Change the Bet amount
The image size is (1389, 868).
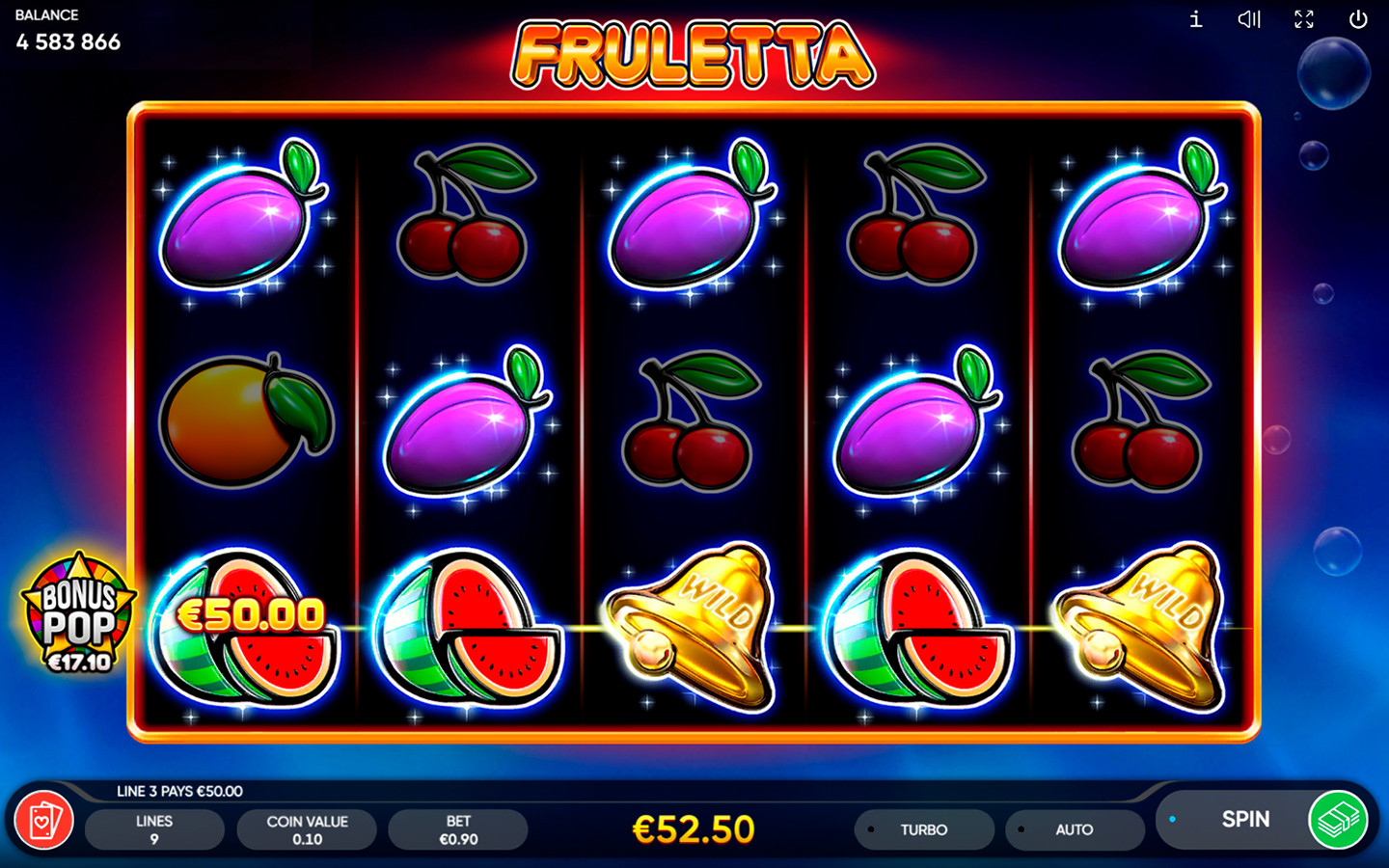point(458,829)
